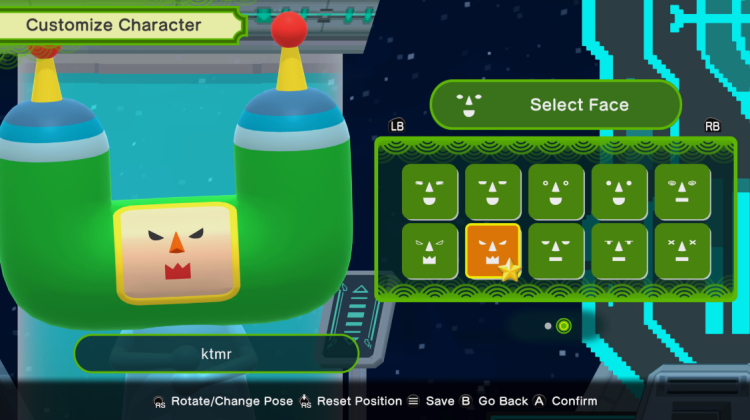
Task: Pick the oval-eyed face with flat mouth
Action: point(683,192)
